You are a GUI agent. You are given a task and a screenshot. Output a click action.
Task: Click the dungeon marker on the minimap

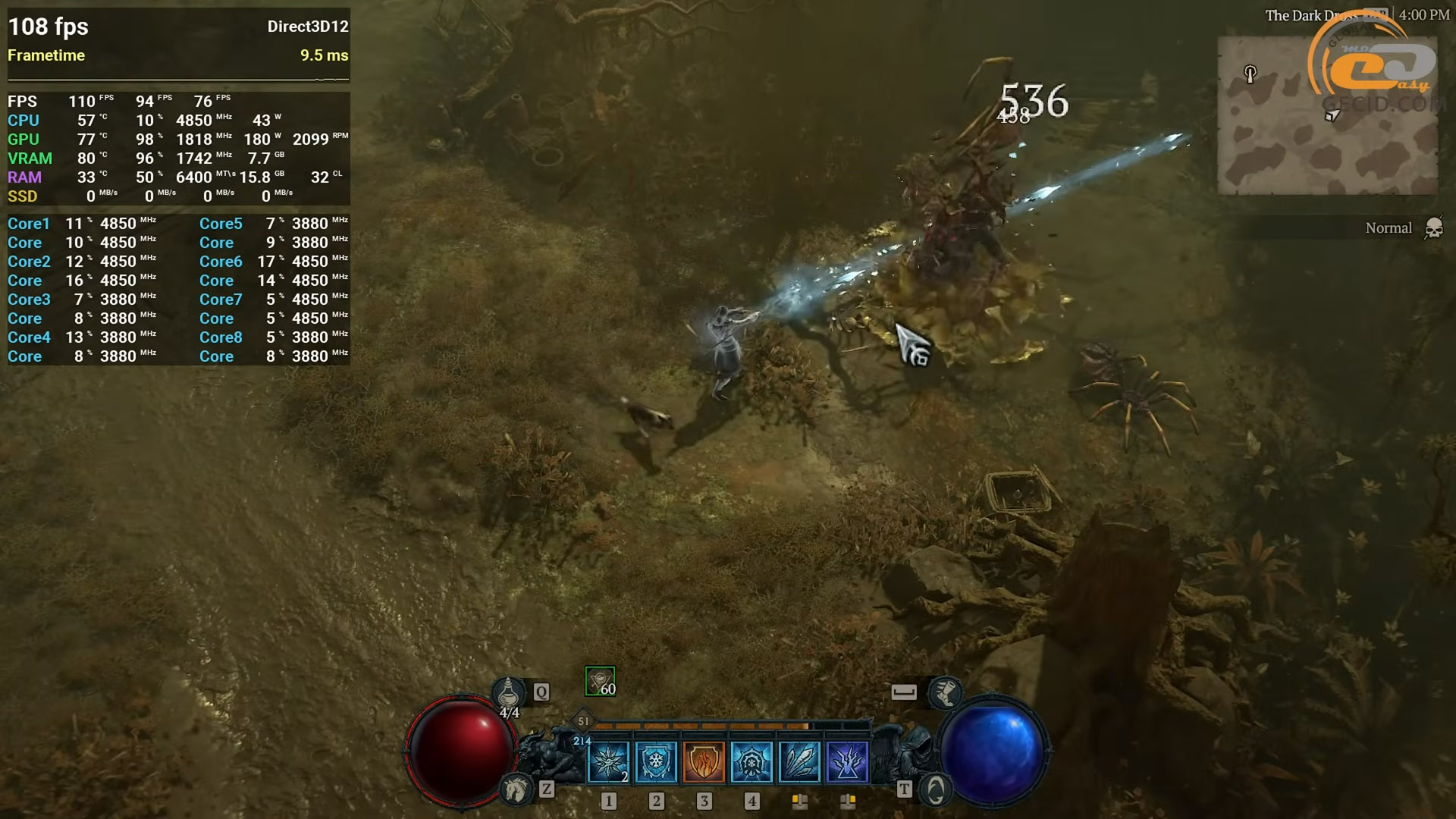[x=1250, y=74]
